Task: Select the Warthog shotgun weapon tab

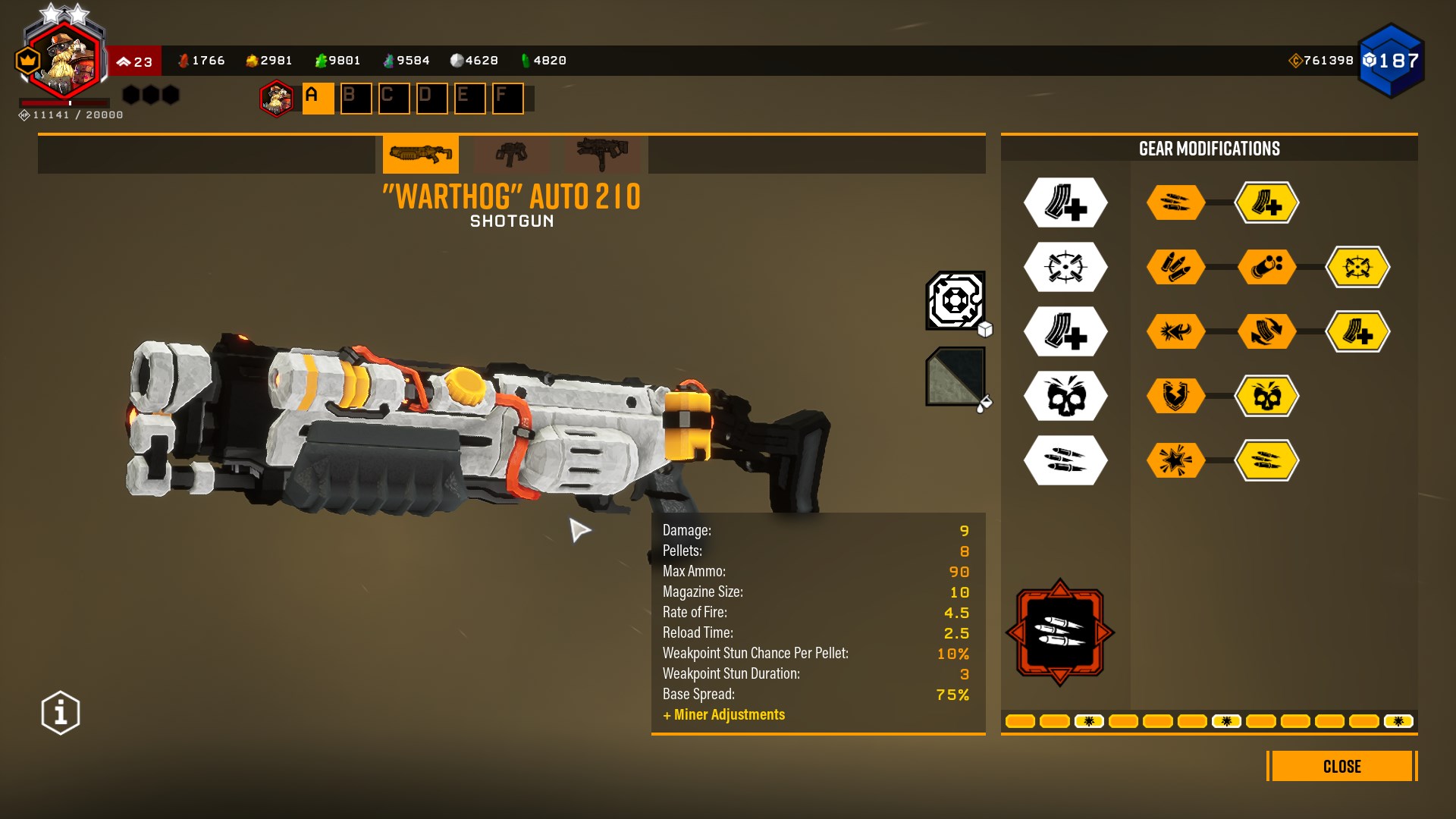Action: click(x=421, y=155)
